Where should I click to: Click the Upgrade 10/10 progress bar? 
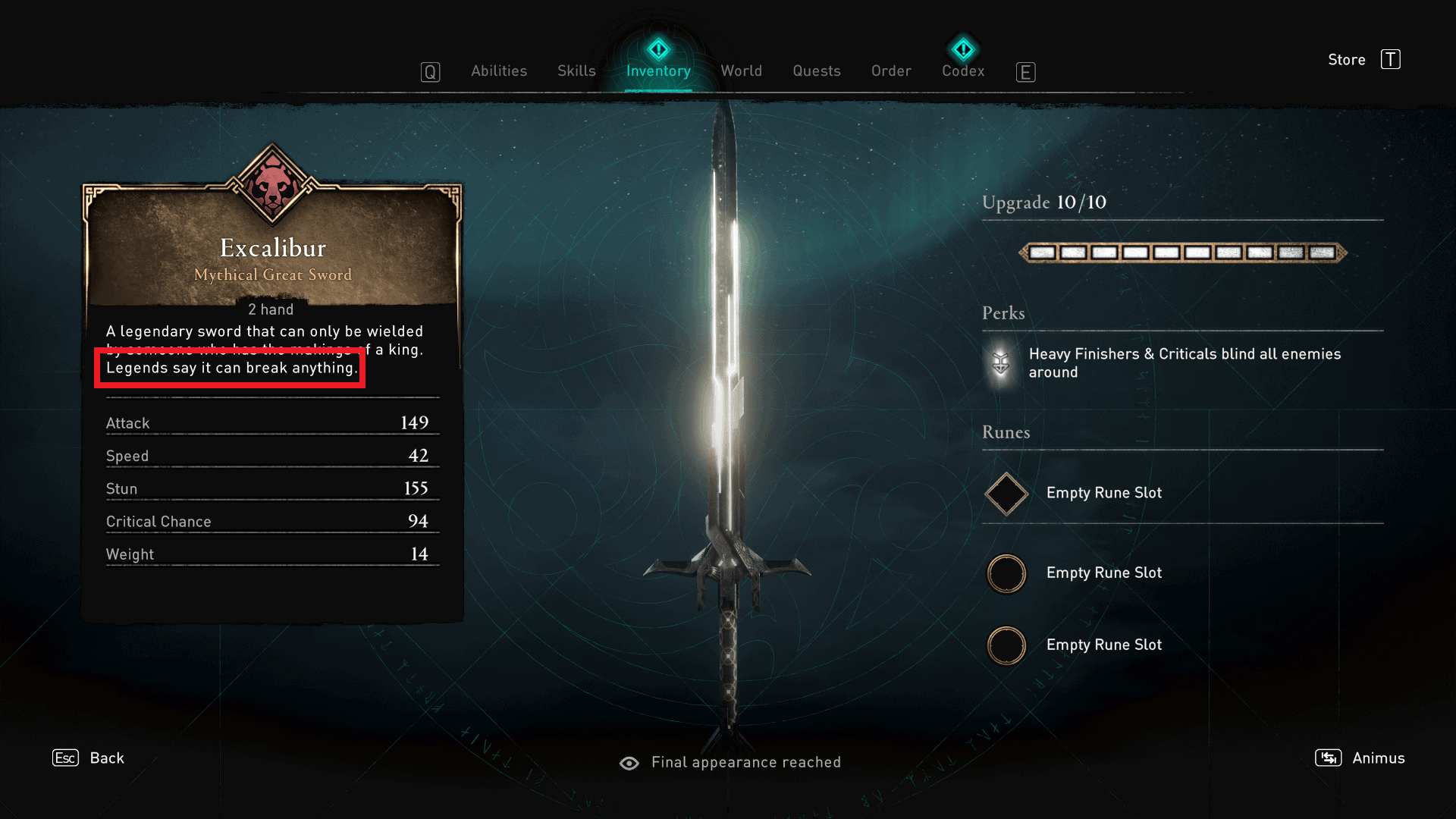point(1181,252)
